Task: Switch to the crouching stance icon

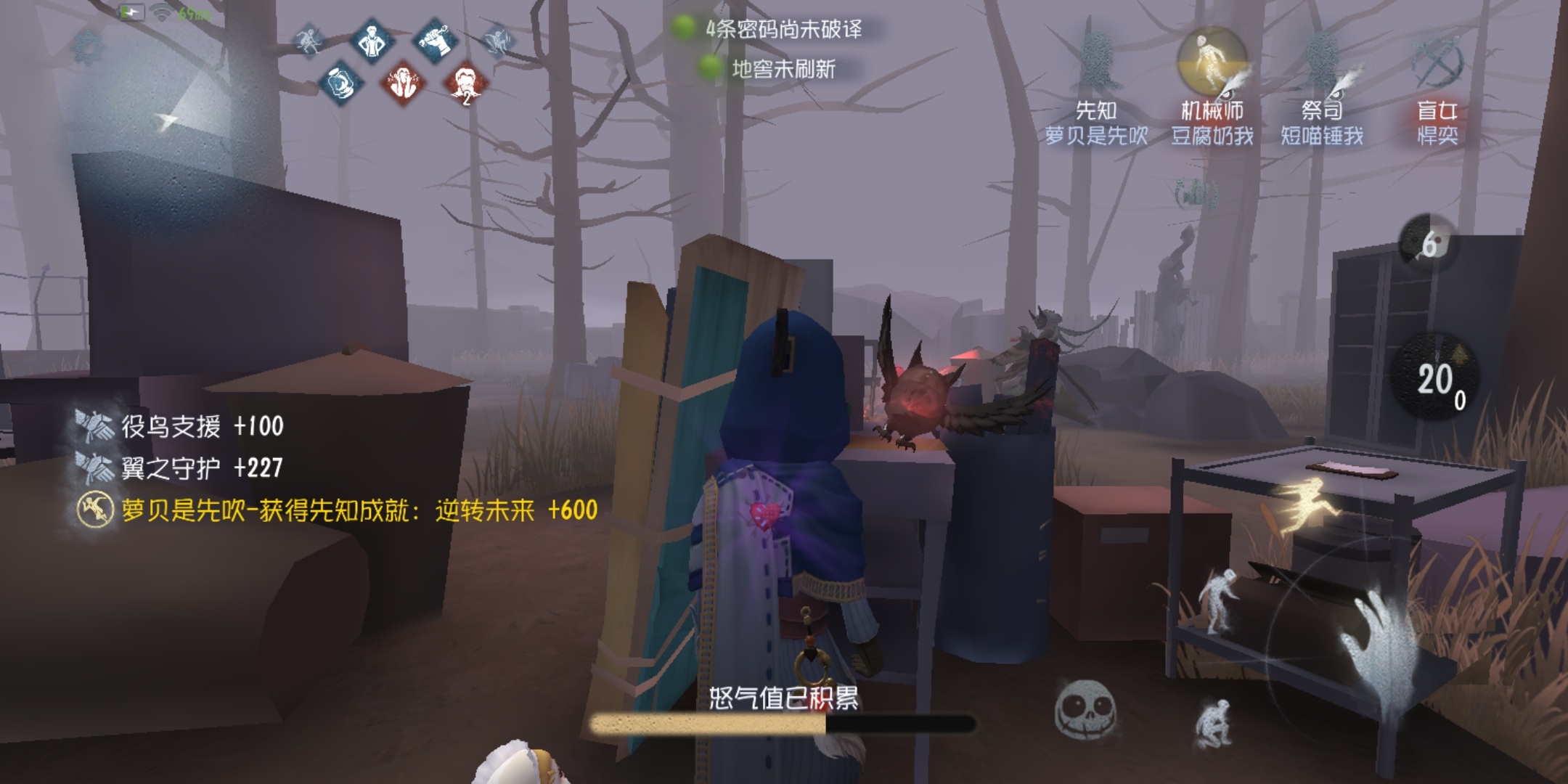Action: pos(1214,722)
